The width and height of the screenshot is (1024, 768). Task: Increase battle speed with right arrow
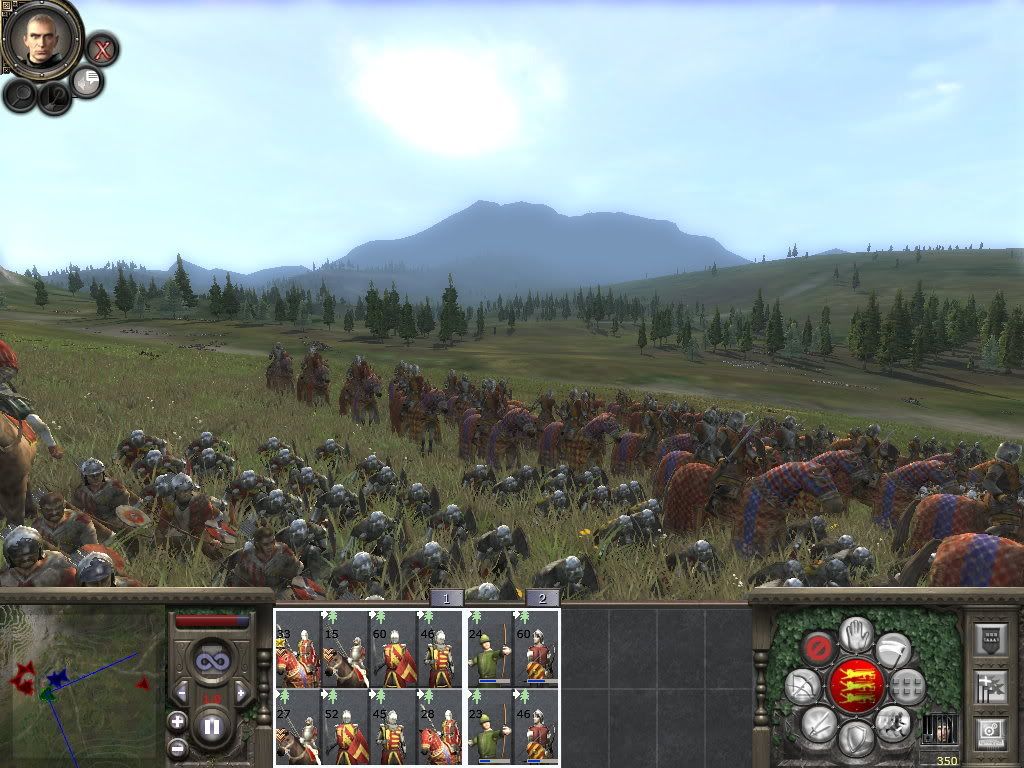[241, 692]
